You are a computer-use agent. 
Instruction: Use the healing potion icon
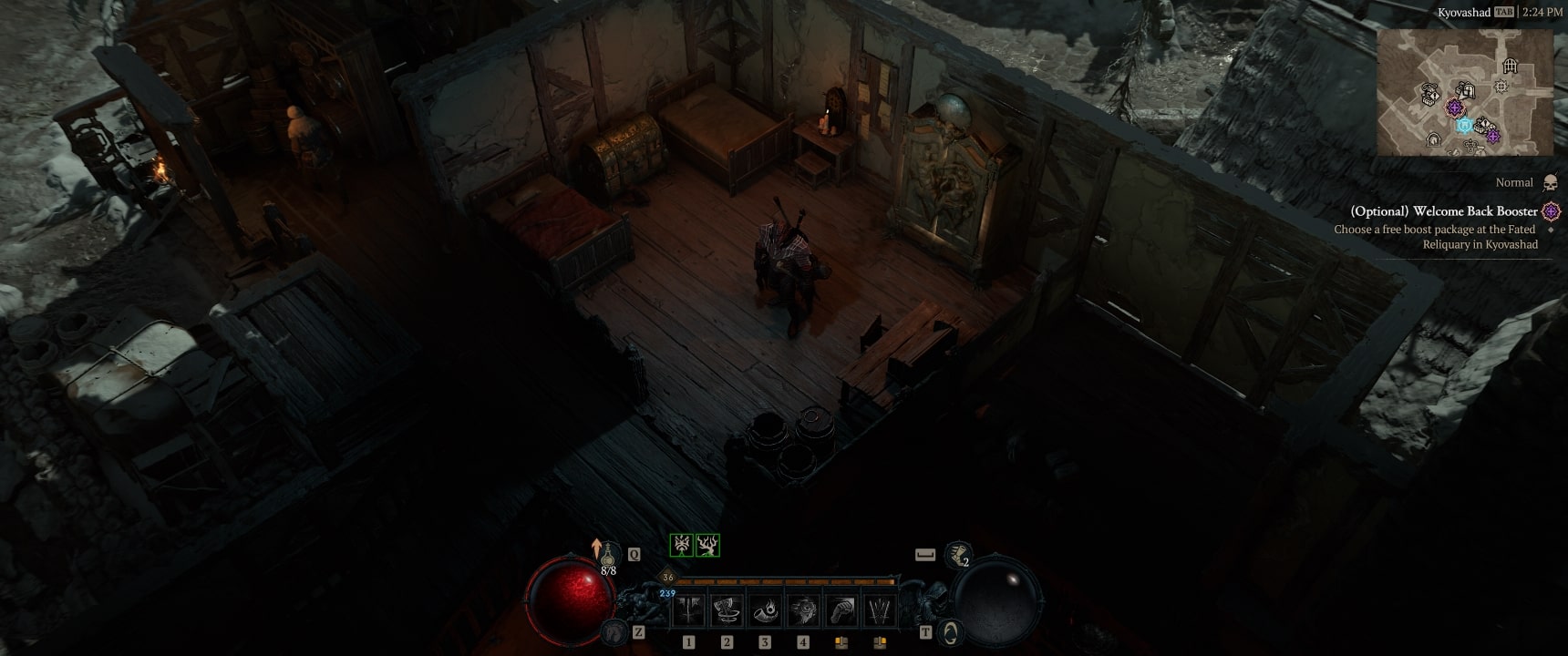[x=608, y=553]
